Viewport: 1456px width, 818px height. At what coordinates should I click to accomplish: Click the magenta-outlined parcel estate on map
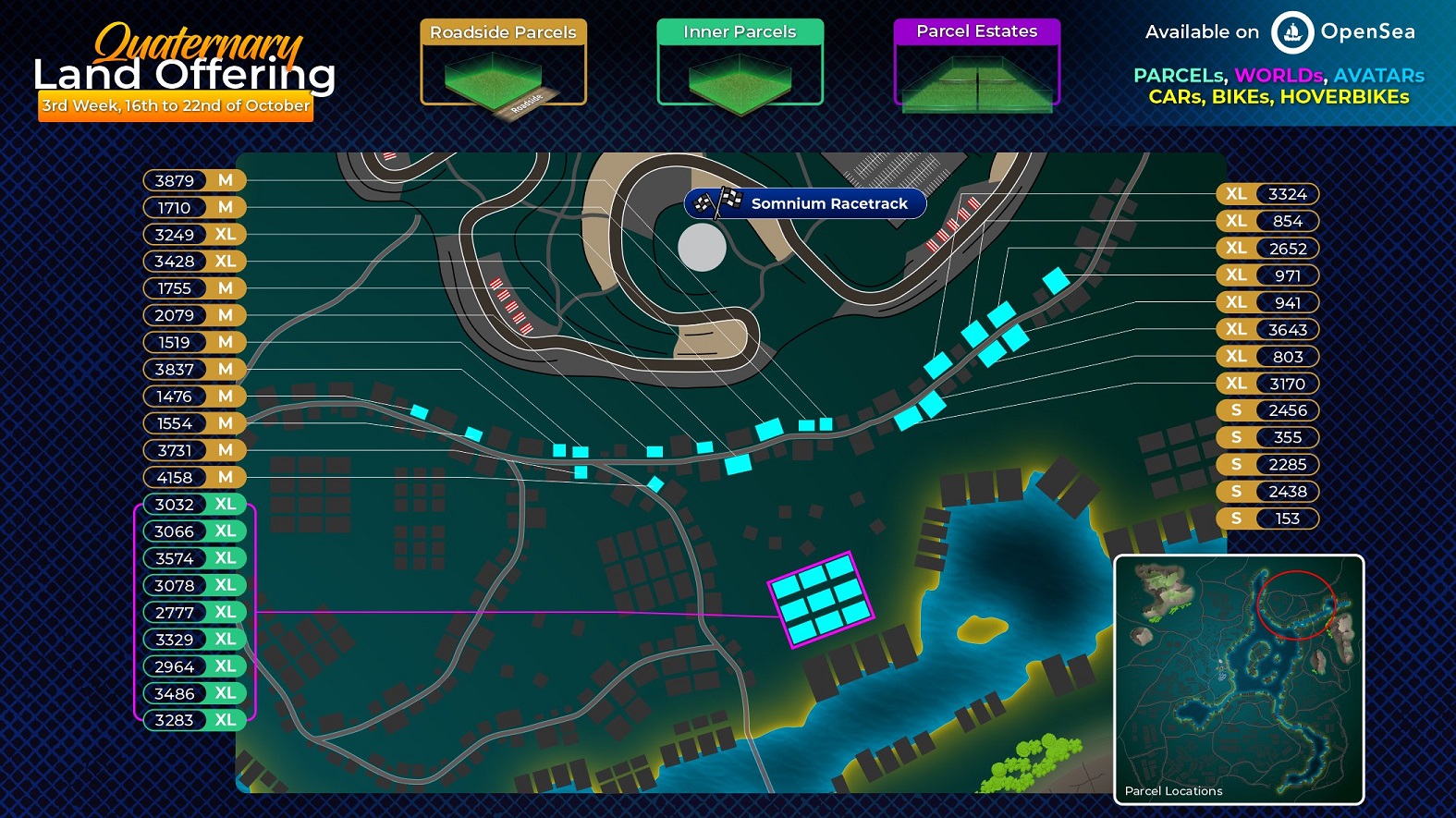(821, 598)
